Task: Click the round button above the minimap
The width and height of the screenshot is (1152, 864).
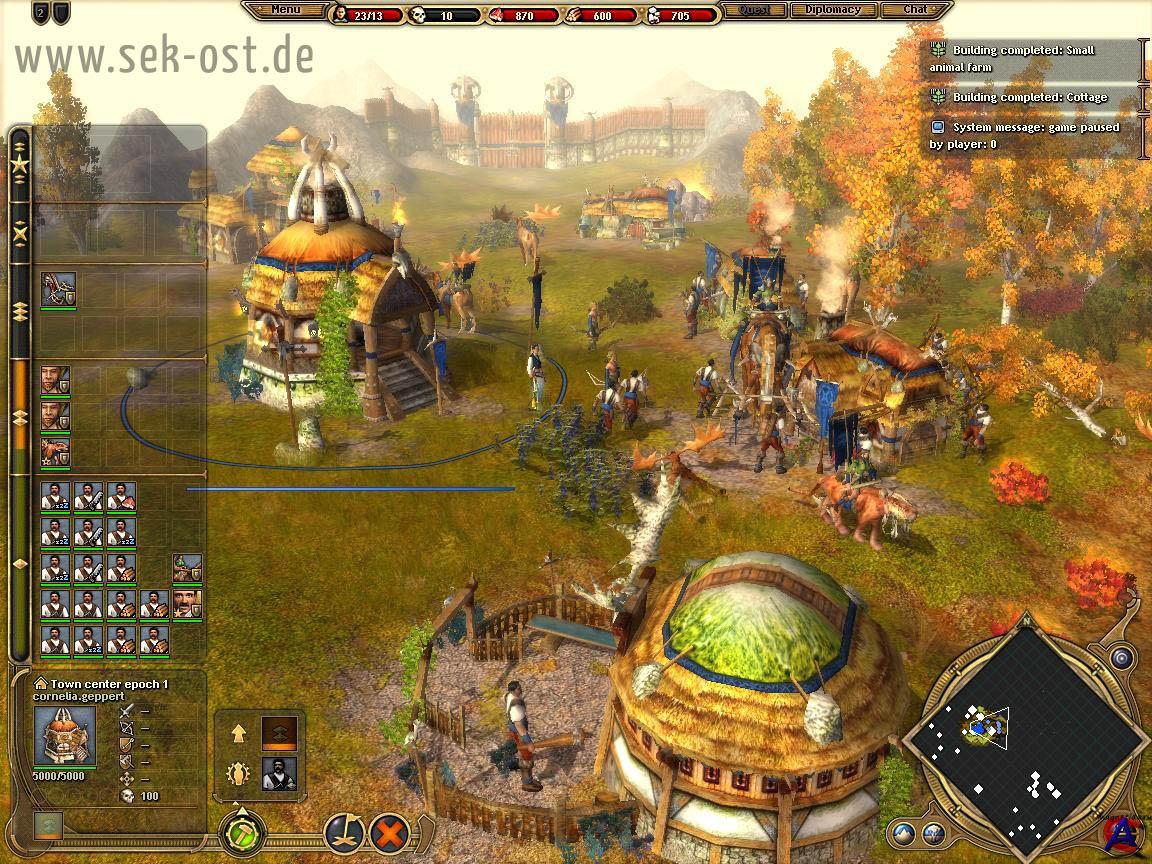Action: [x=1122, y=658]
